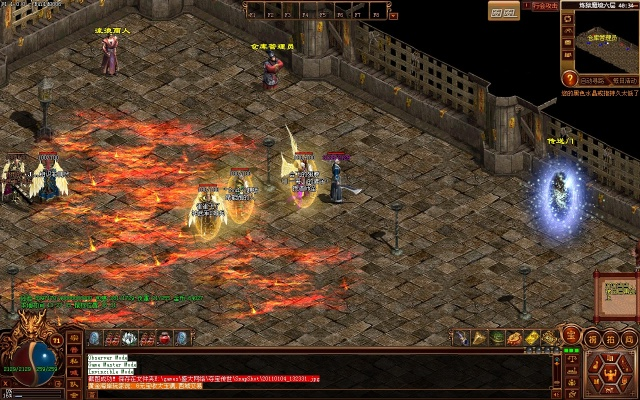
Task: Click the round 宝 treasure button
Action: pos(571,337)
